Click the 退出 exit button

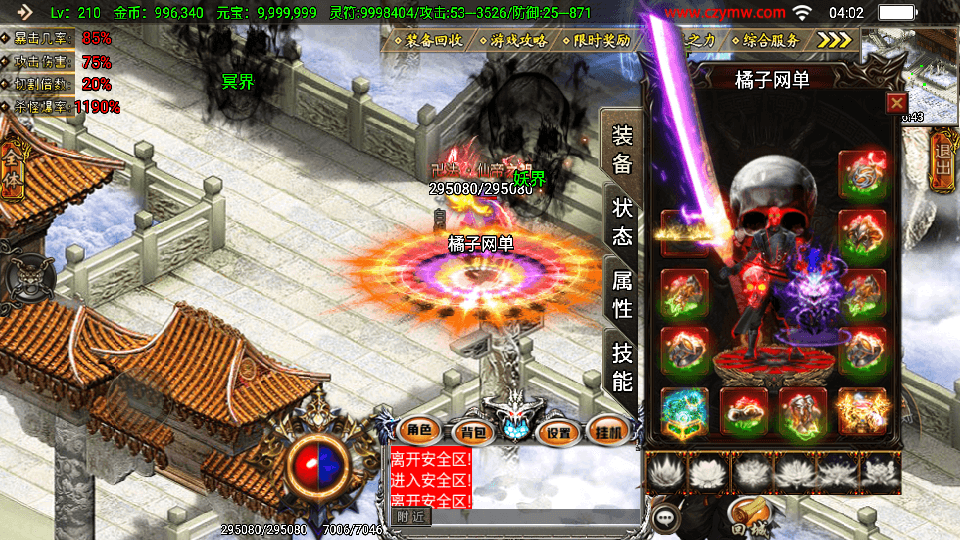[941, 166]
